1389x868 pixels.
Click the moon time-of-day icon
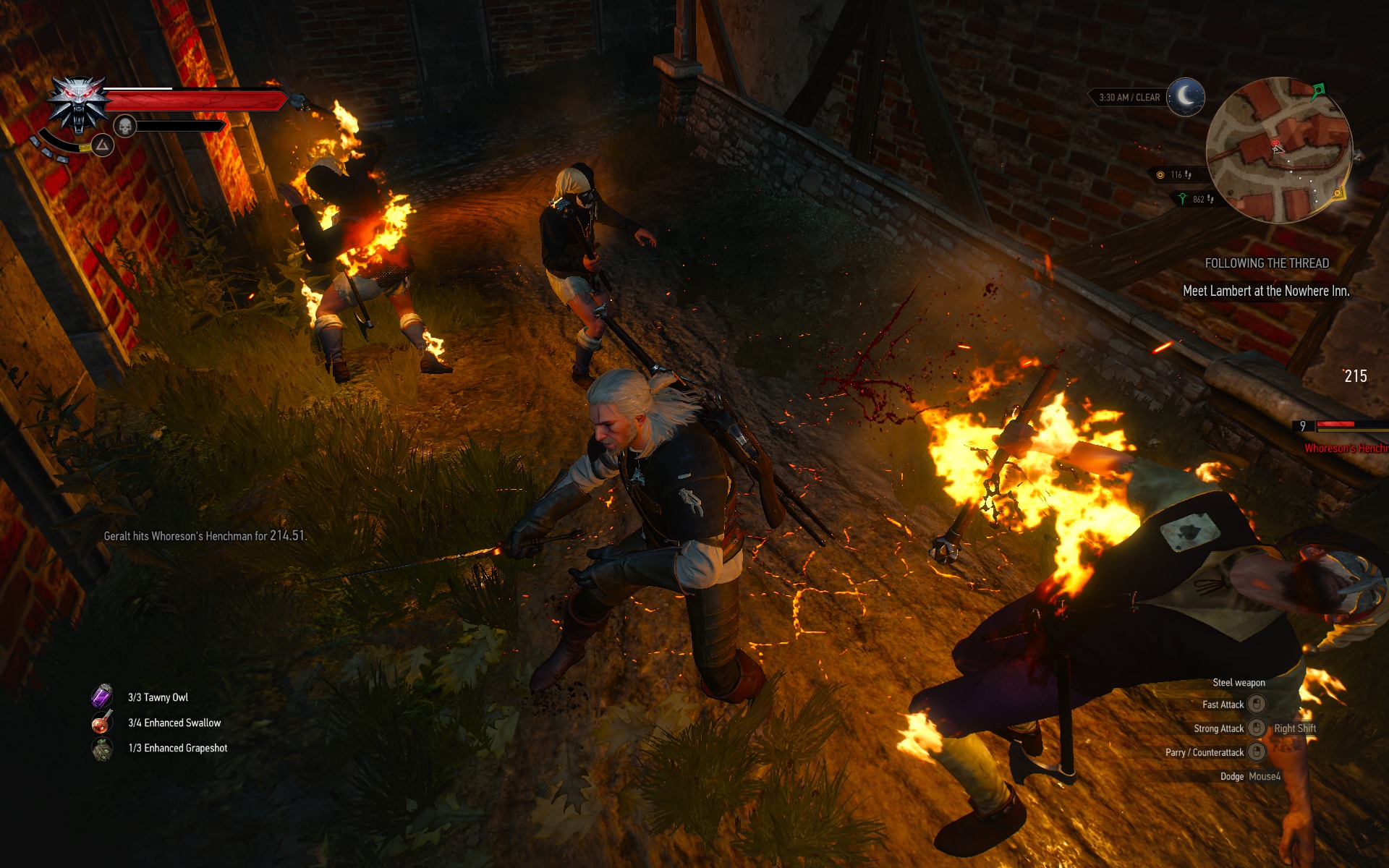pos(1185,96)
